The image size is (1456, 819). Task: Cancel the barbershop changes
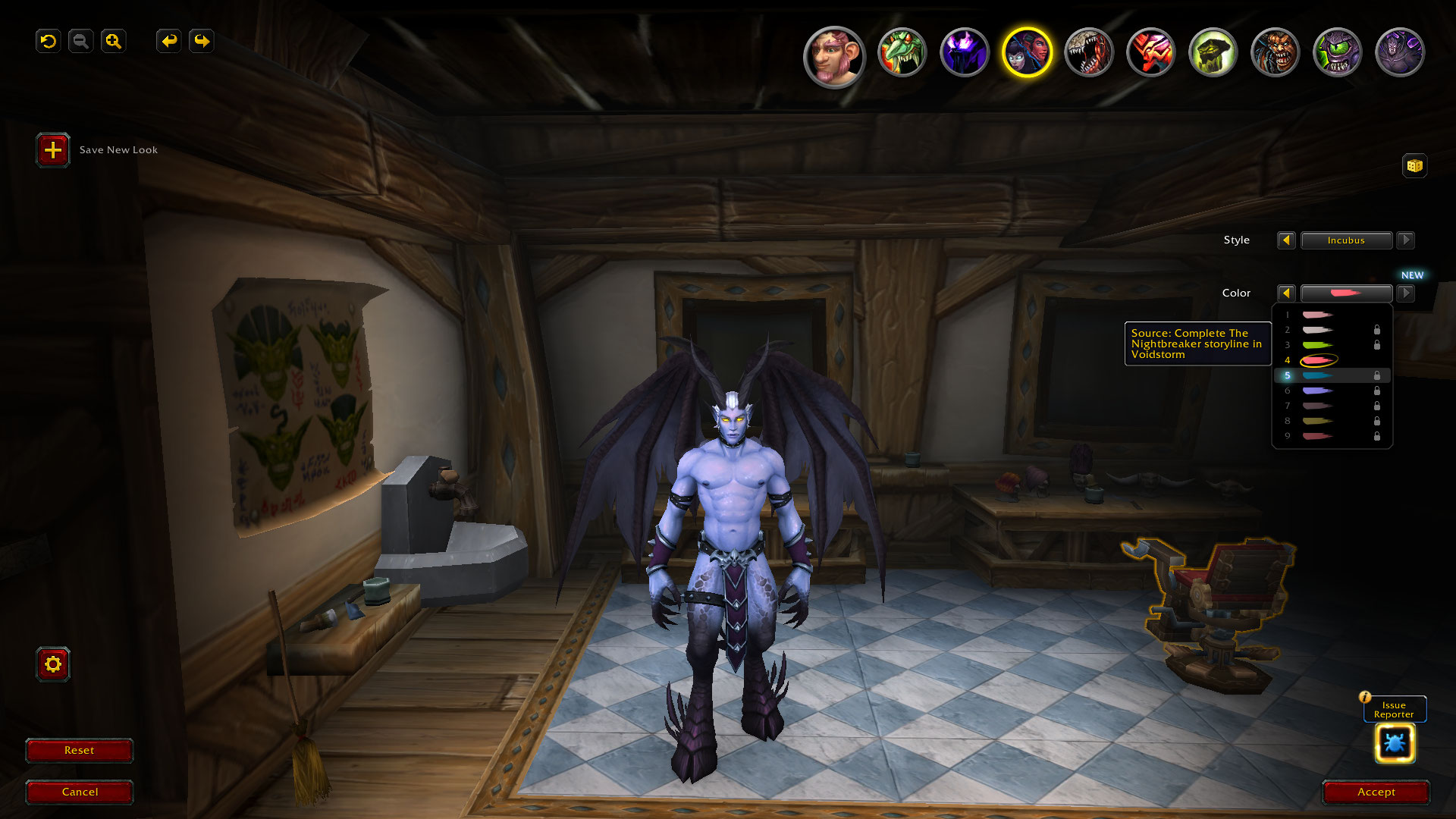coord(80,792)
